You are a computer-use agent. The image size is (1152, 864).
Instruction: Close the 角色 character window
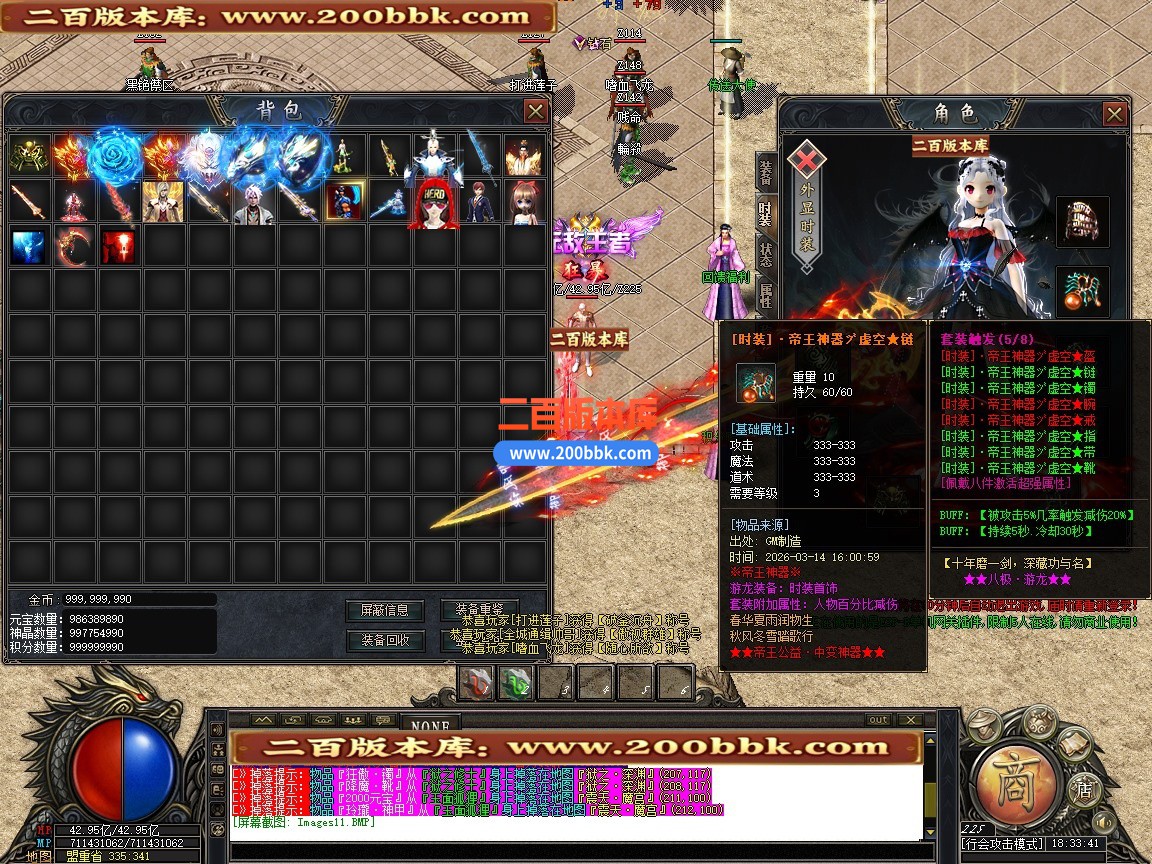tap(1115, 115)
